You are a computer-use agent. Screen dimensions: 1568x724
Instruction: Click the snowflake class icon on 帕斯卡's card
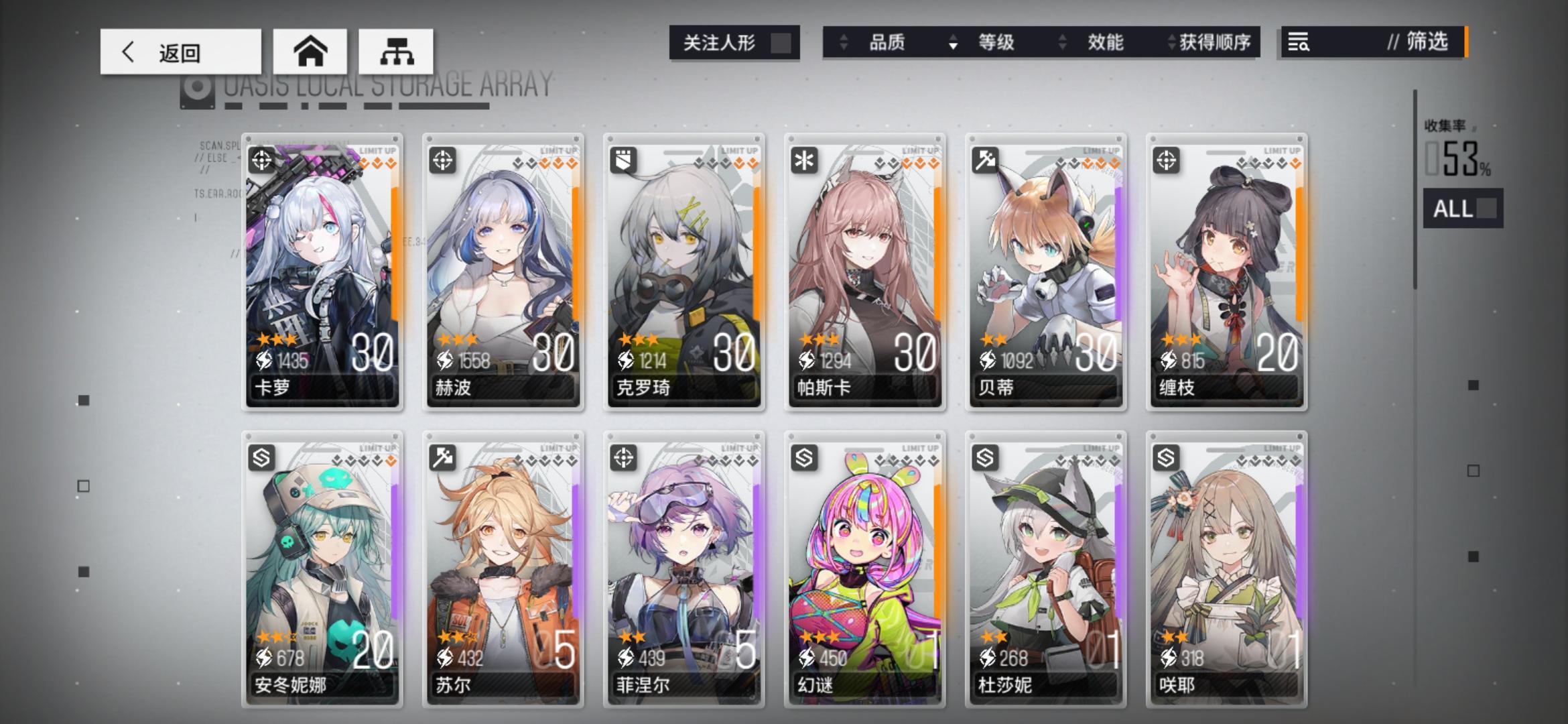804,160
